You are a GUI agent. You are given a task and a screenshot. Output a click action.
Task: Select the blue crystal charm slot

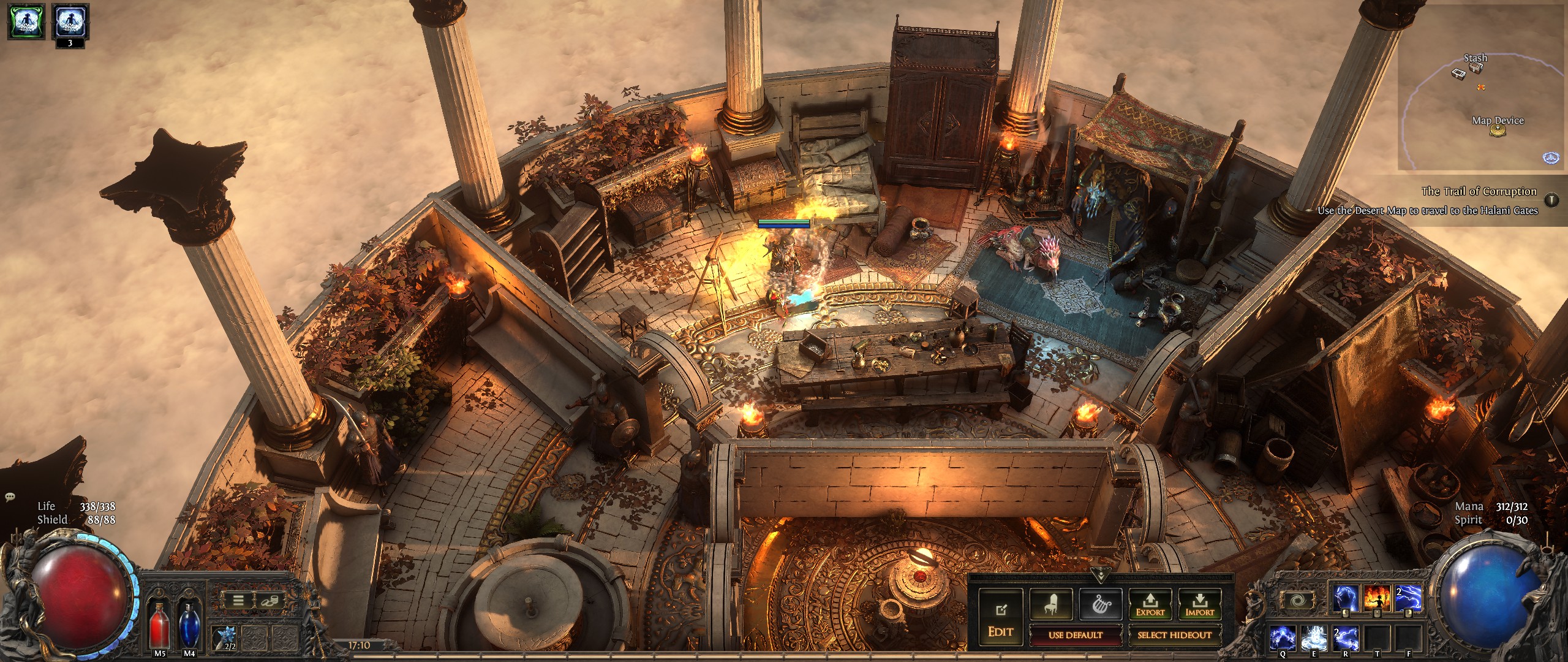click(223, 637)
